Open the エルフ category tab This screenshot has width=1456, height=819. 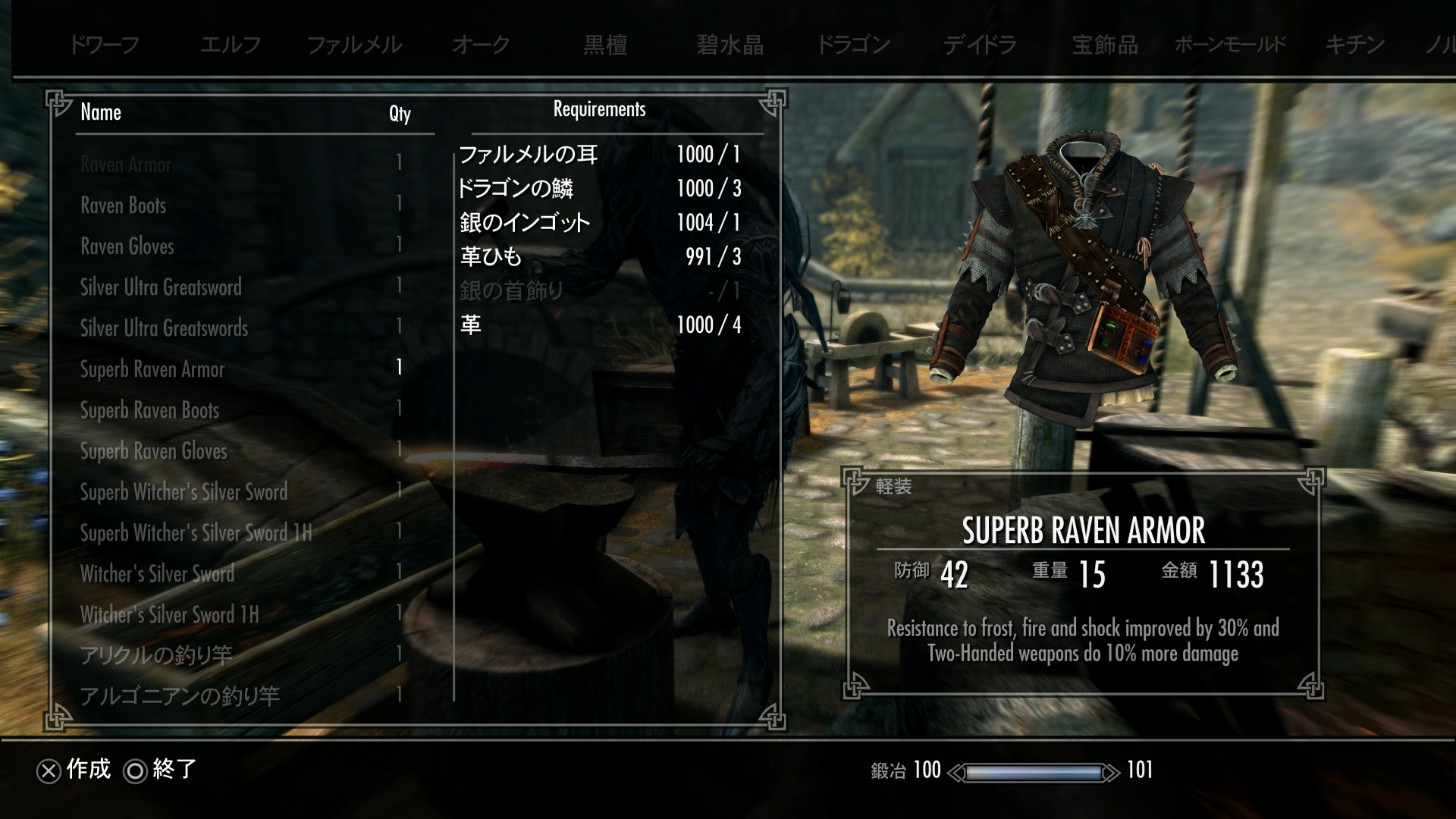[x=231, y=45]
